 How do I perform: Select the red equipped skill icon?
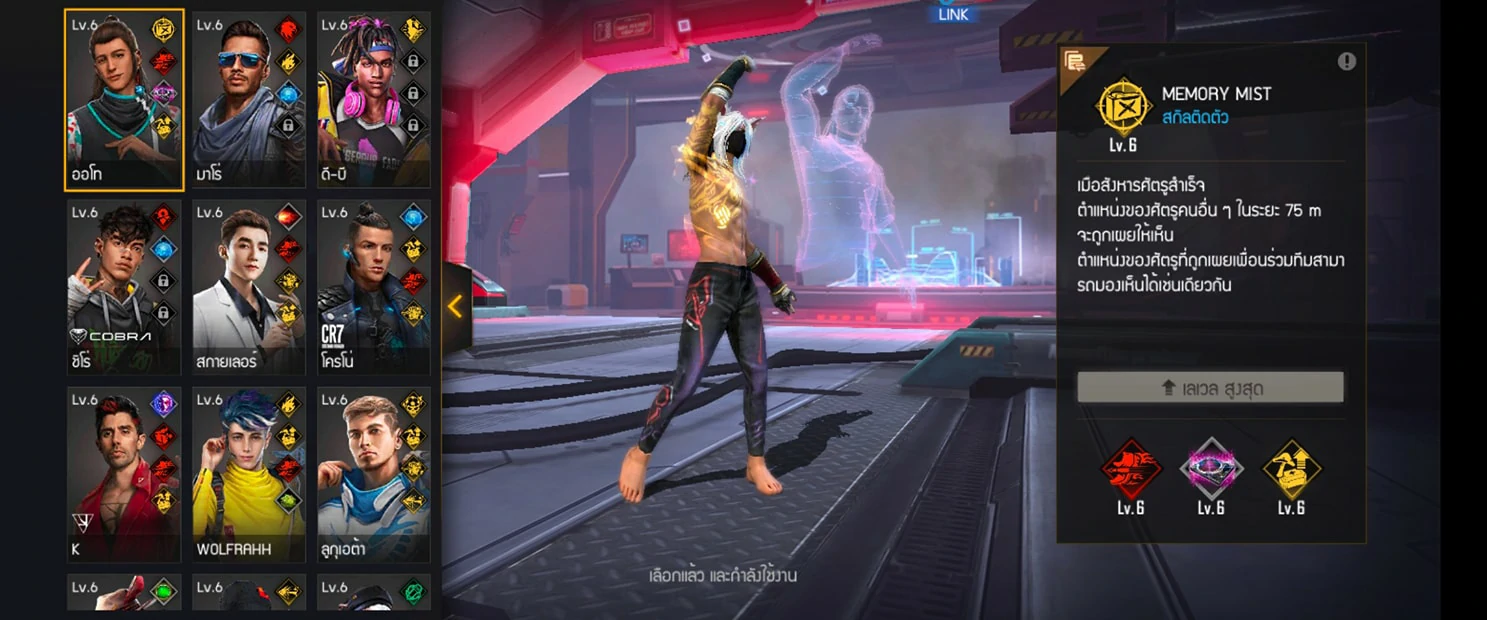pos(1131,468)
